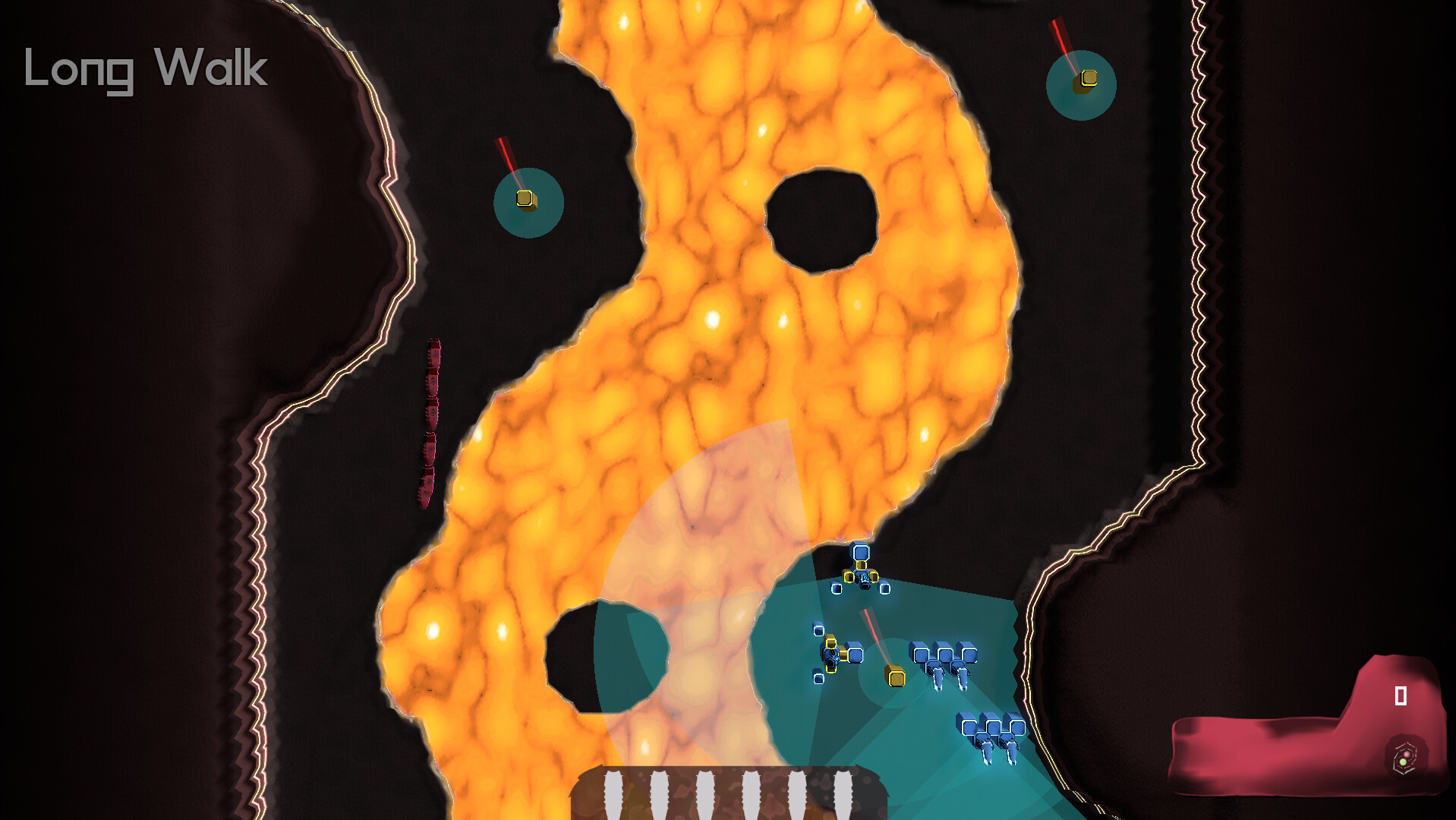This screenshot has width=1456, height=820.
Task: Select the yellow beacon inside the top-right teal circle
Action: 1087,78
